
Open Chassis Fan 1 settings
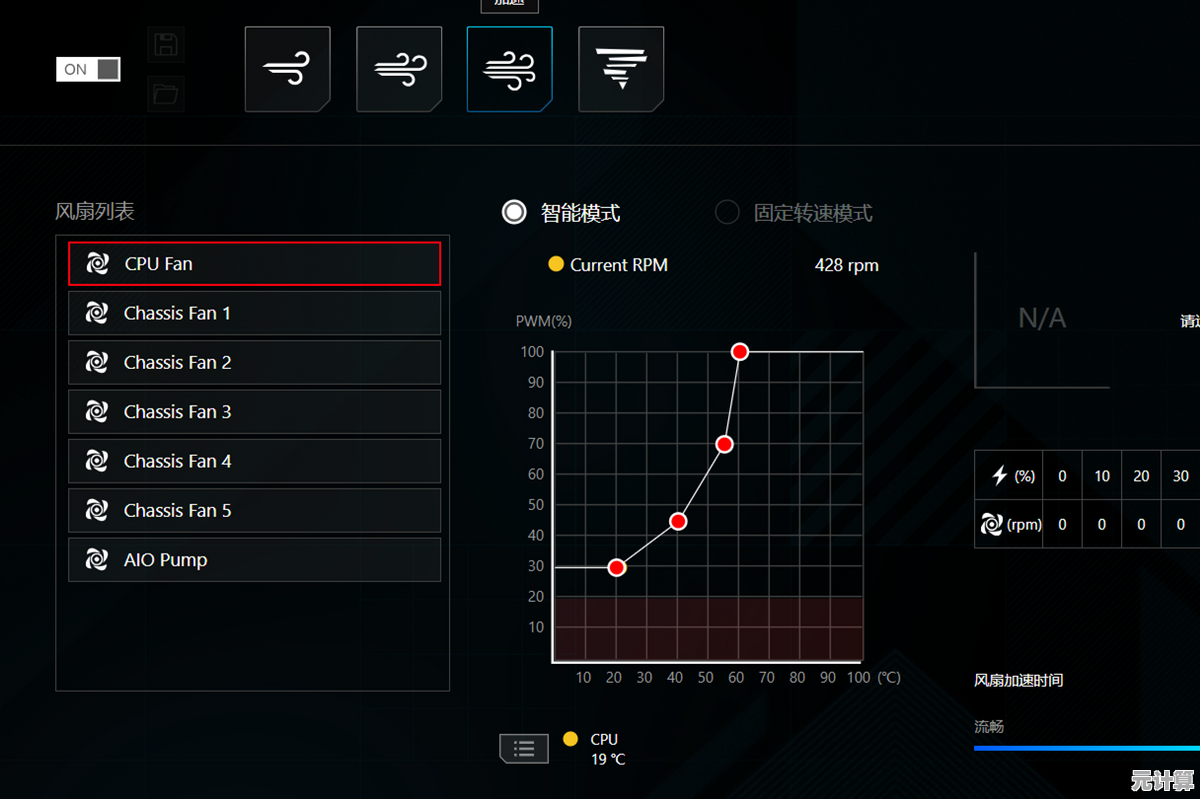254,313
